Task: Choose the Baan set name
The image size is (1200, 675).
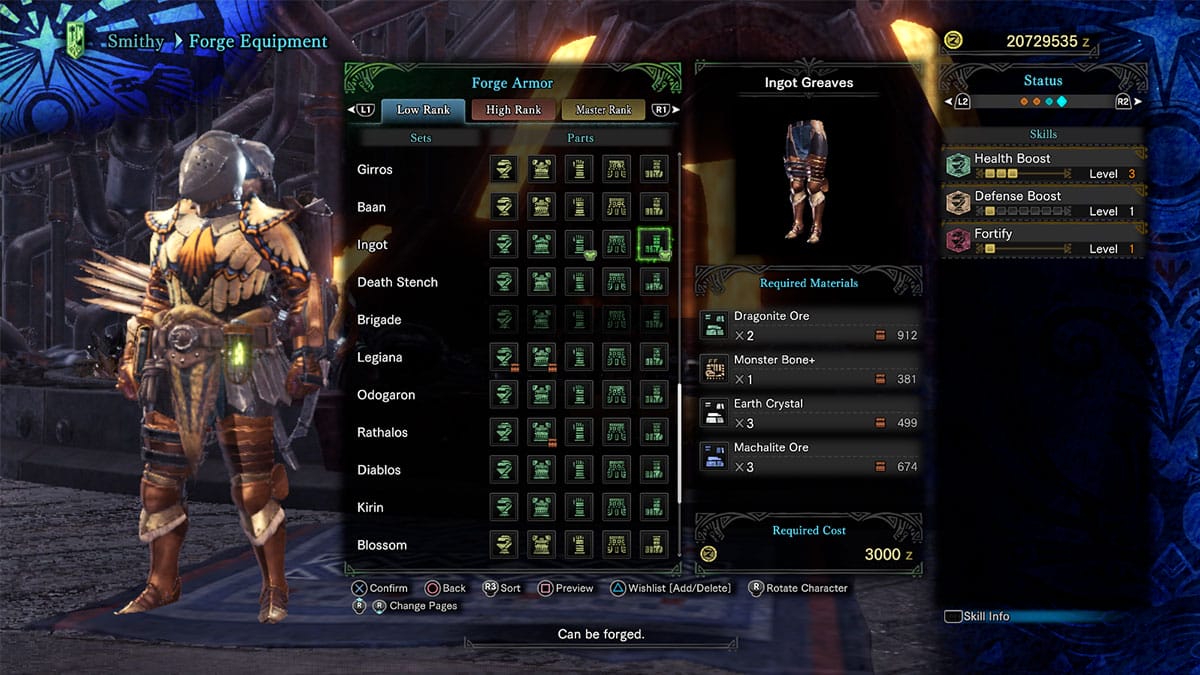Action: (x=372, y=207)
